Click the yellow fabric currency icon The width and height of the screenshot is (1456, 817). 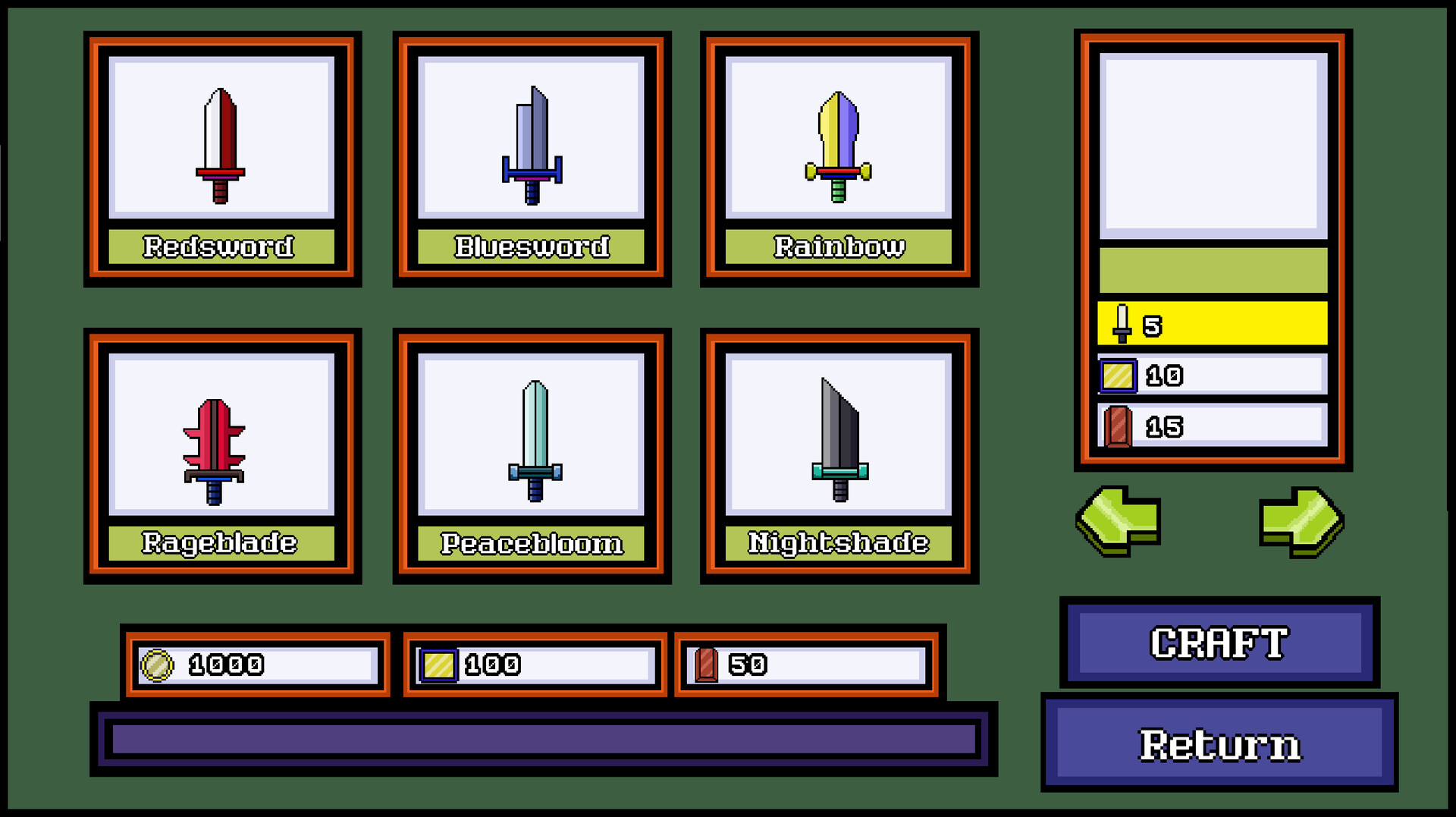click(438, 665)
